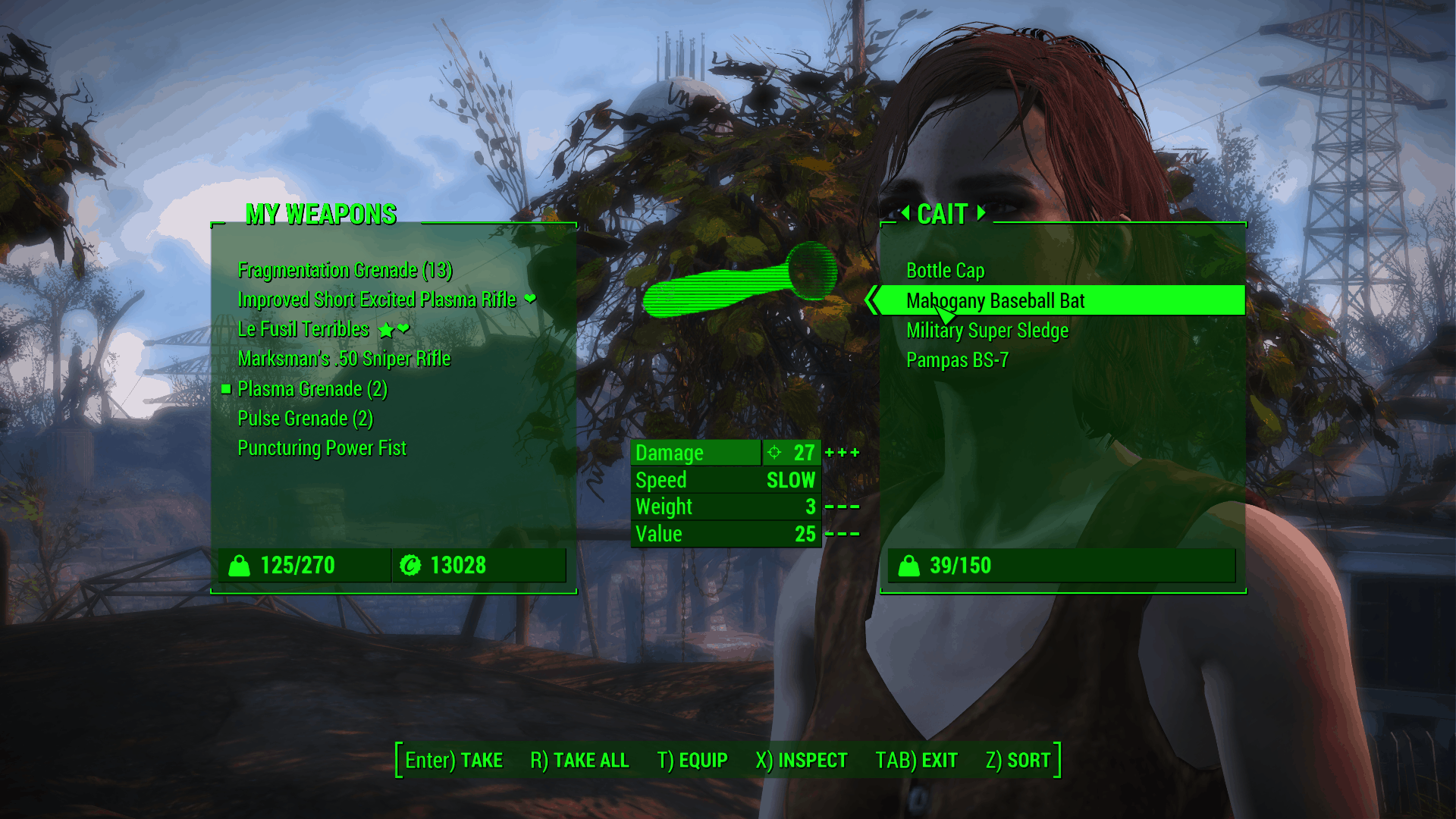
Task: Click the TAKE button
Action: [x=453, y=760]
